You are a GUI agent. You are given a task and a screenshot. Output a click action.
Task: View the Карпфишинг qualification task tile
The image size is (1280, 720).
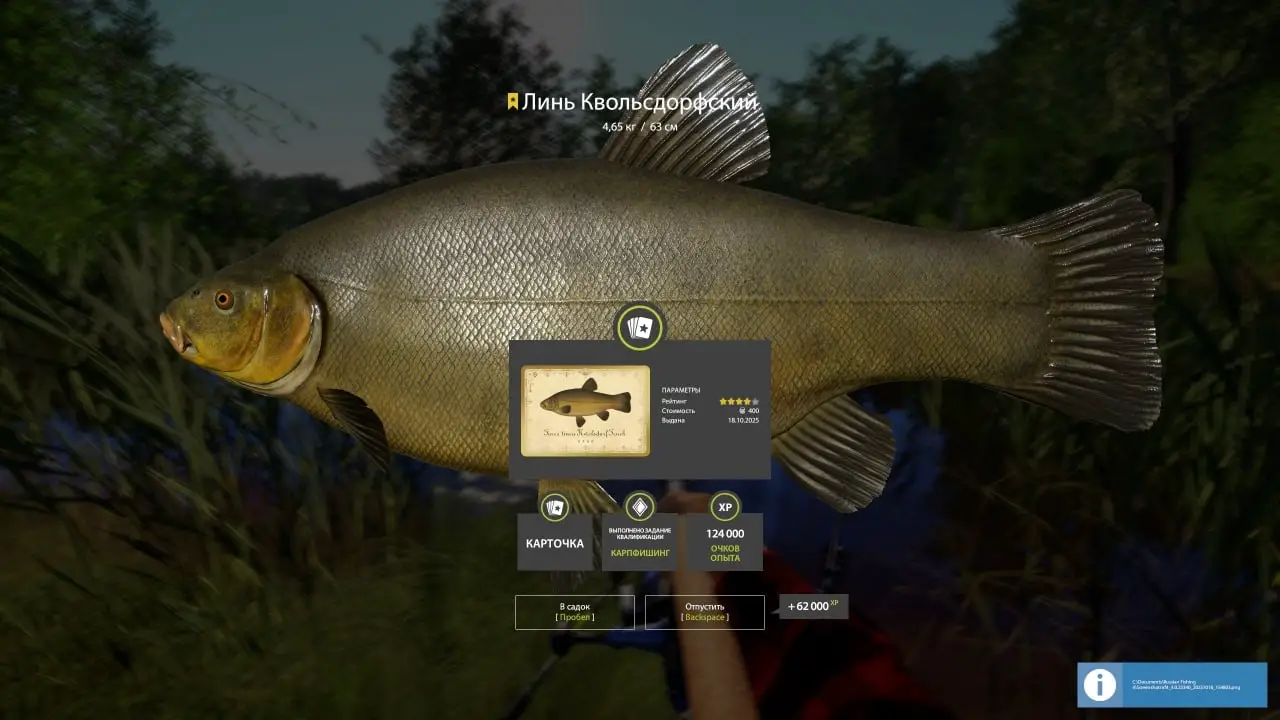(639, 542)
